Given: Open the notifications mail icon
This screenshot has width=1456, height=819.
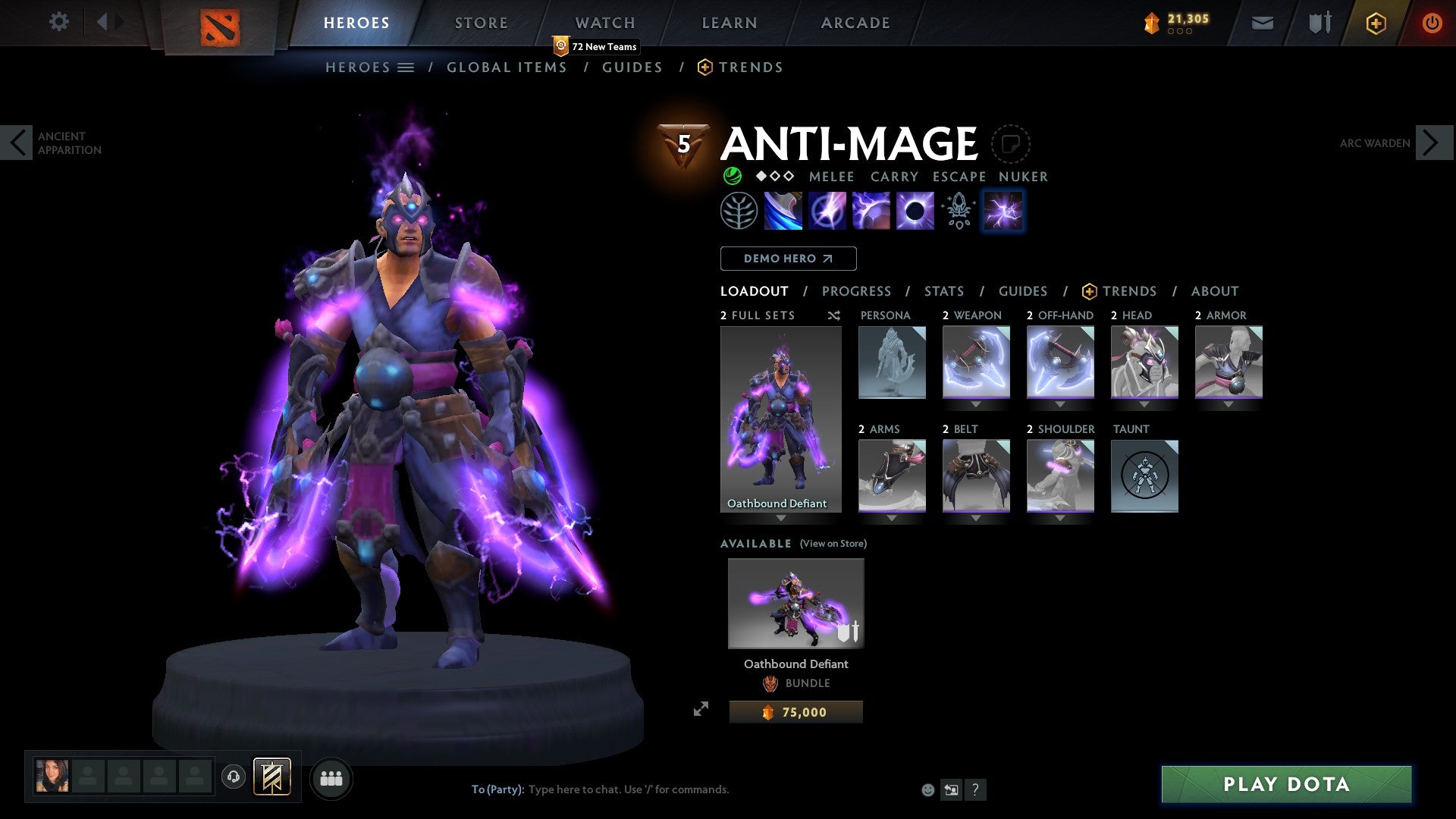Looking at the screenshot, I should (x=1262, y=23).
